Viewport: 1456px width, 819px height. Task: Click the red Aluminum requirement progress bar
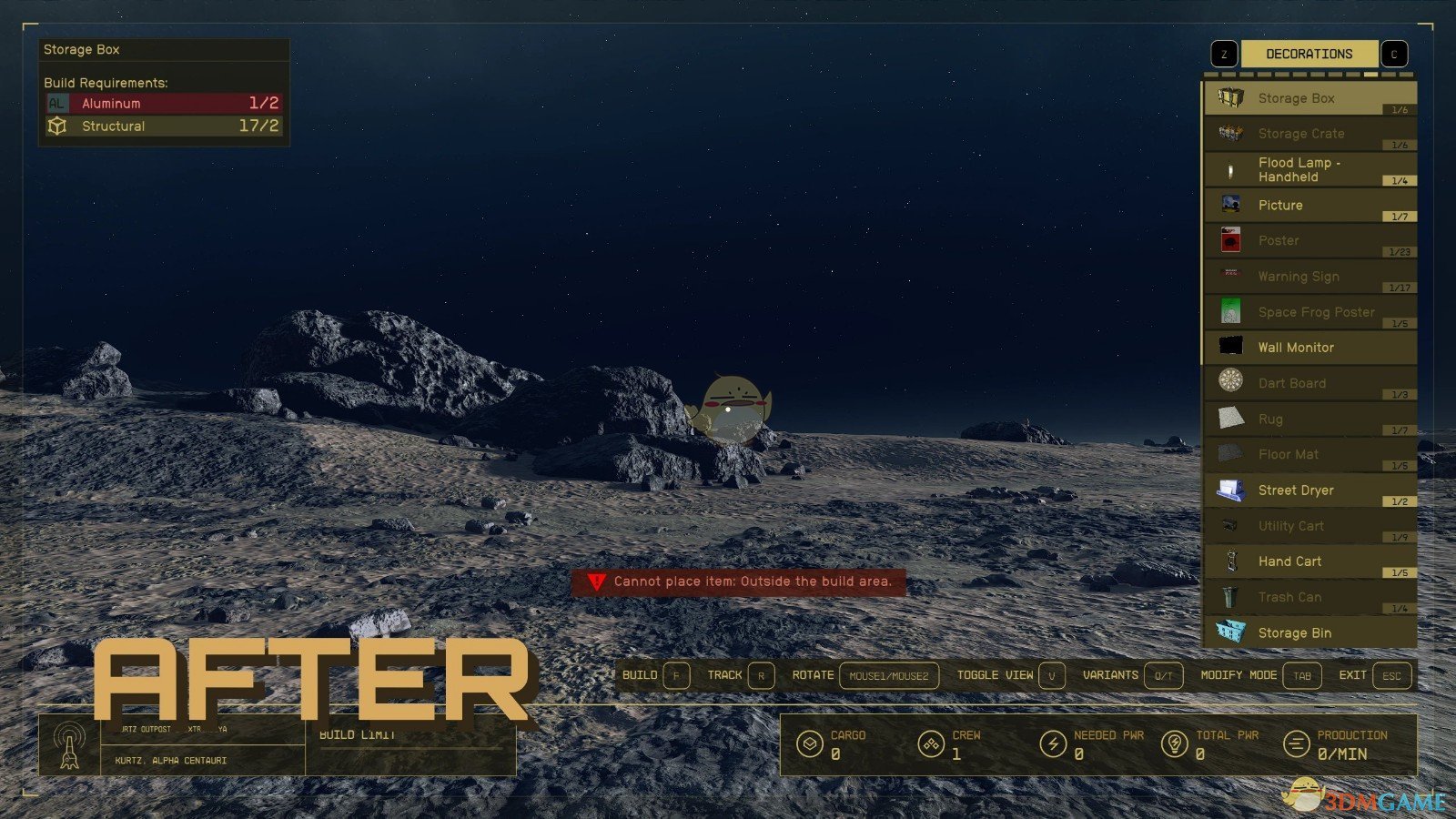click(x=164, y=103)
